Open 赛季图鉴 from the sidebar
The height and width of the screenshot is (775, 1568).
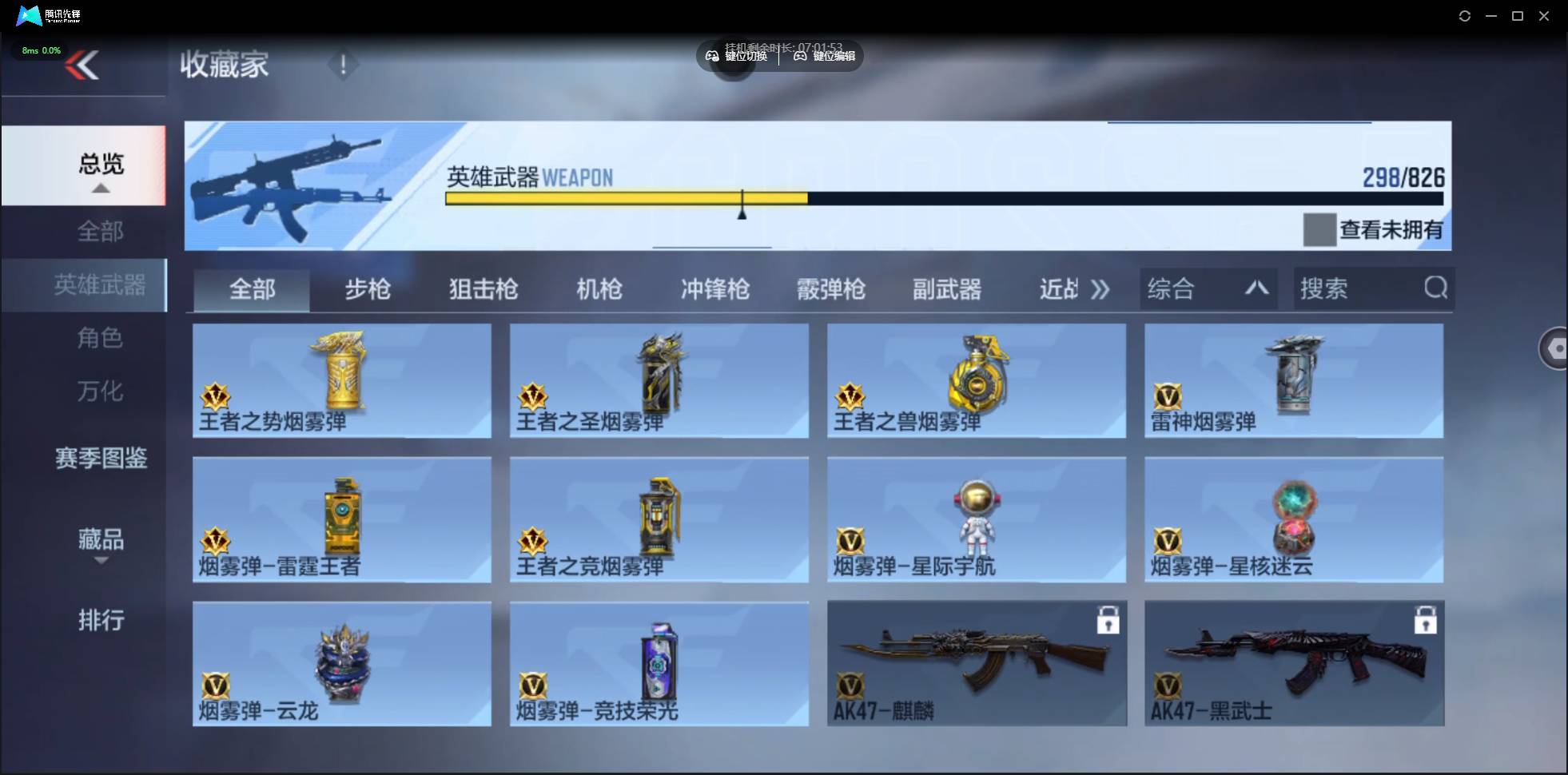(x=101, y=458)
